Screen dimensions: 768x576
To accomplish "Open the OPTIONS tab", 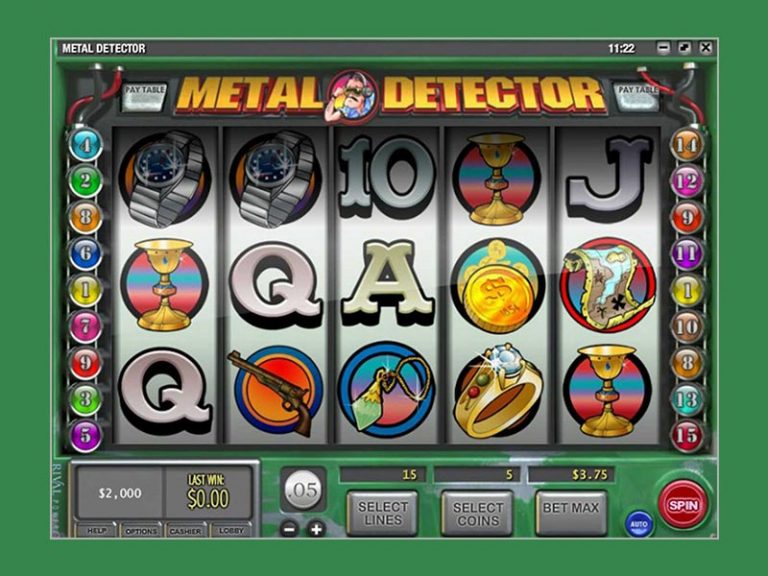I will tap(140, 531).
